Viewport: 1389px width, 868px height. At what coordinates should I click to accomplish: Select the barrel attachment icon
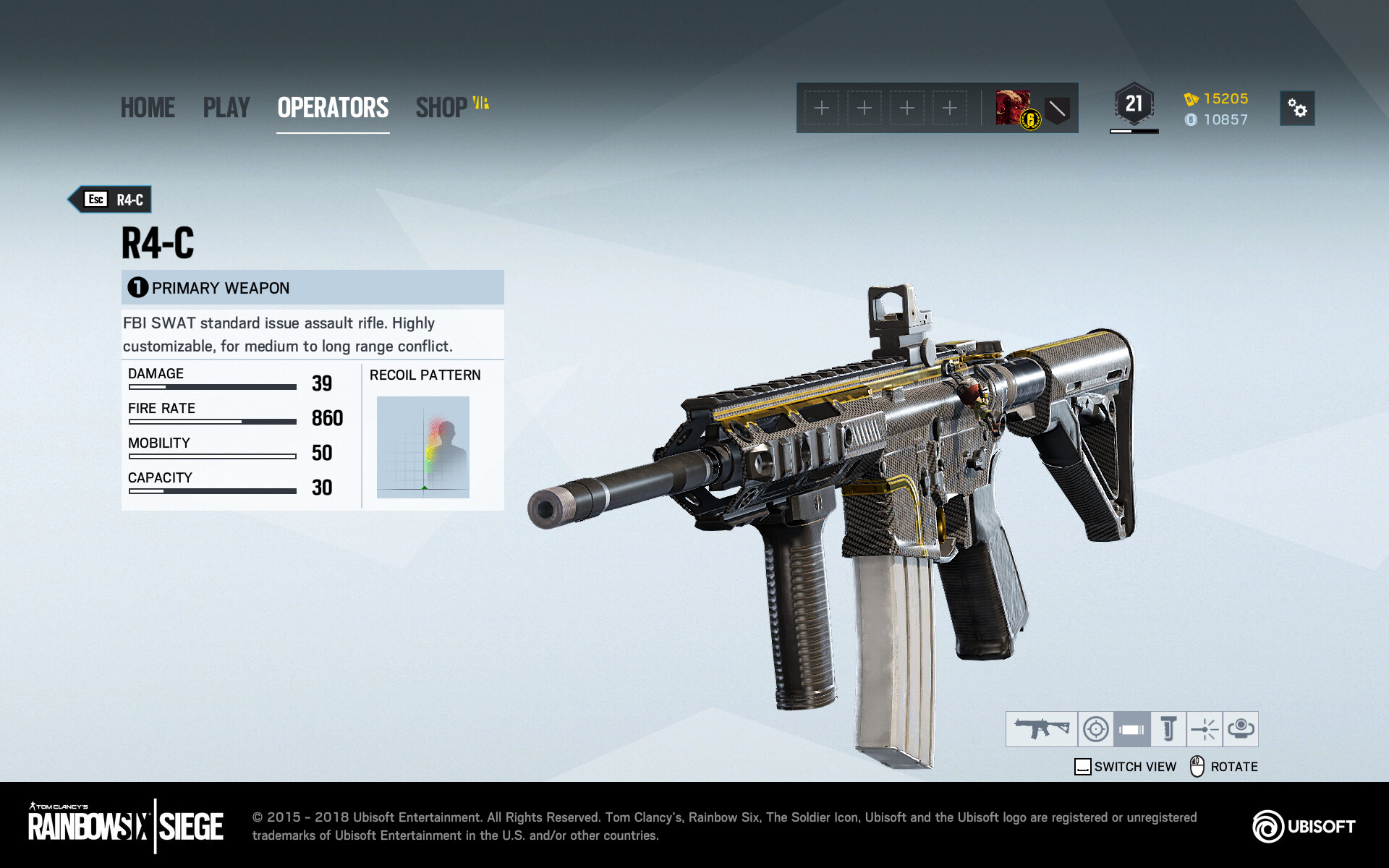point(1131,728)
